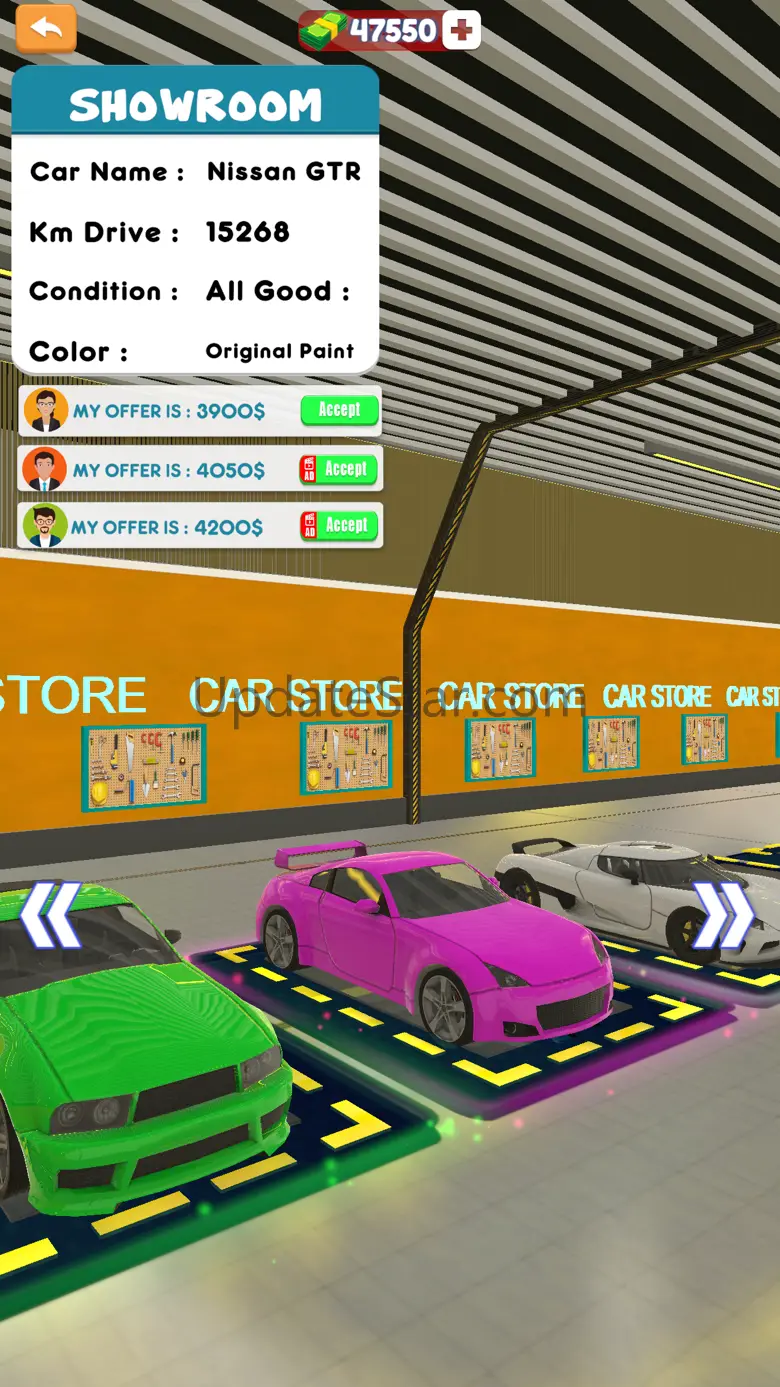Show the previous car with left arrows
This screenshot has height=1387, width=780.
point(50,914)
